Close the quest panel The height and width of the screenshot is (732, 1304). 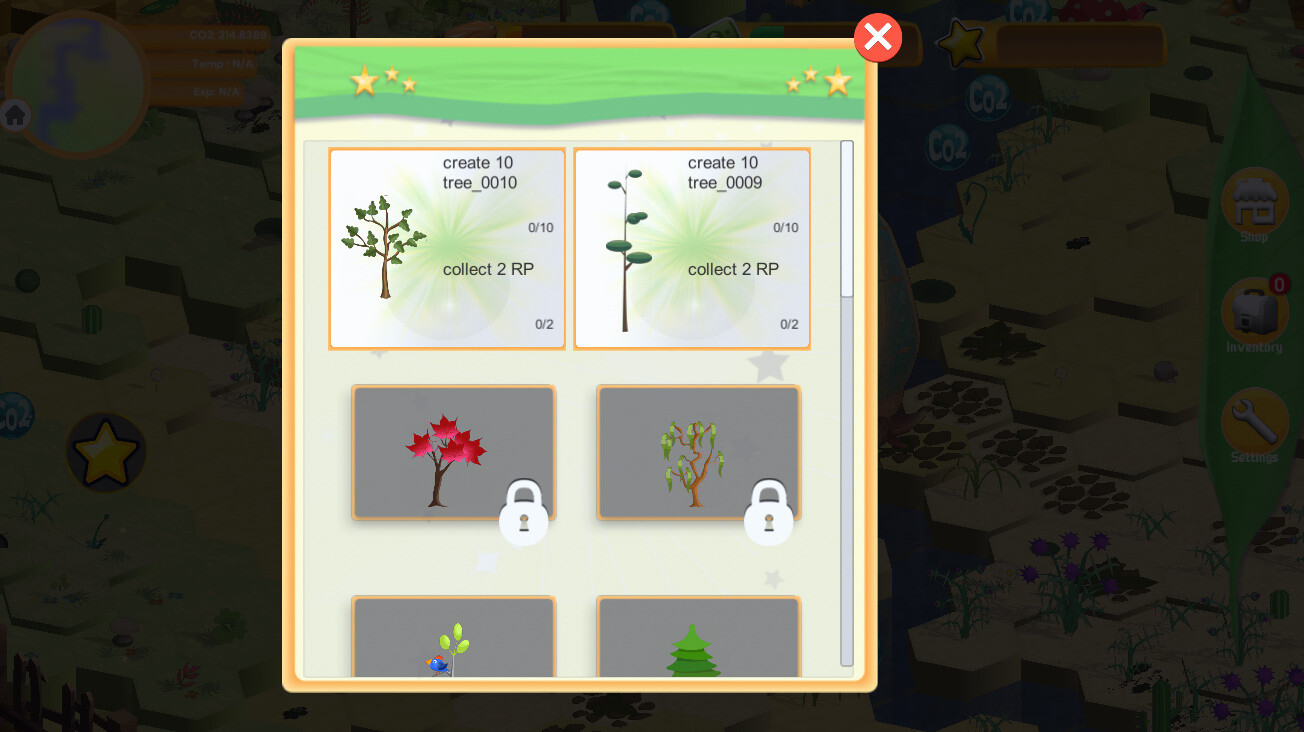(x=877, y=37)
